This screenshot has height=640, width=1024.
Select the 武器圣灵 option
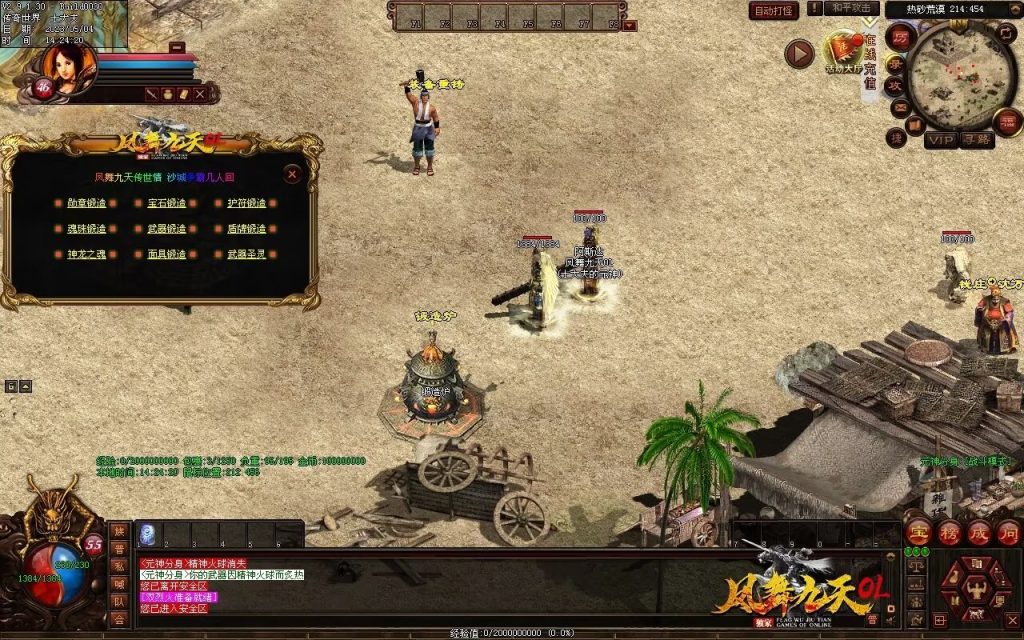coord(246,255)
